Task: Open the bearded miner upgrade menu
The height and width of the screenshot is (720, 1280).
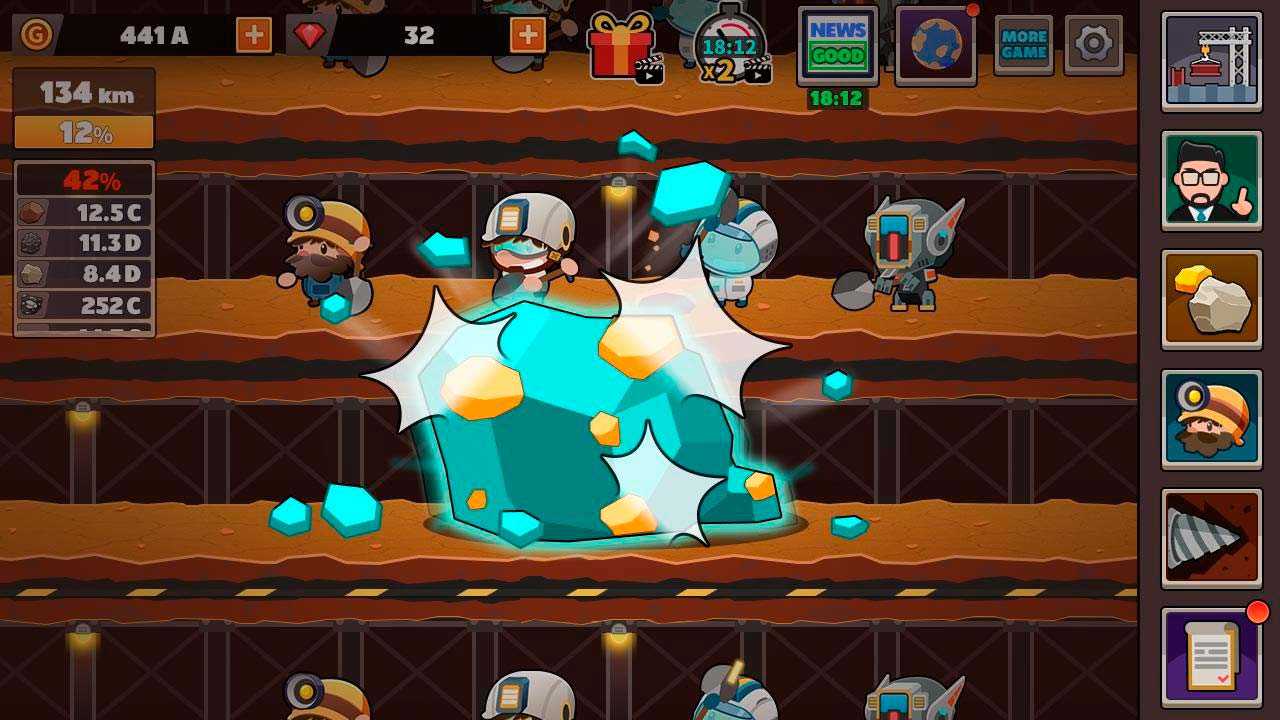Action: pos(1211,419)
